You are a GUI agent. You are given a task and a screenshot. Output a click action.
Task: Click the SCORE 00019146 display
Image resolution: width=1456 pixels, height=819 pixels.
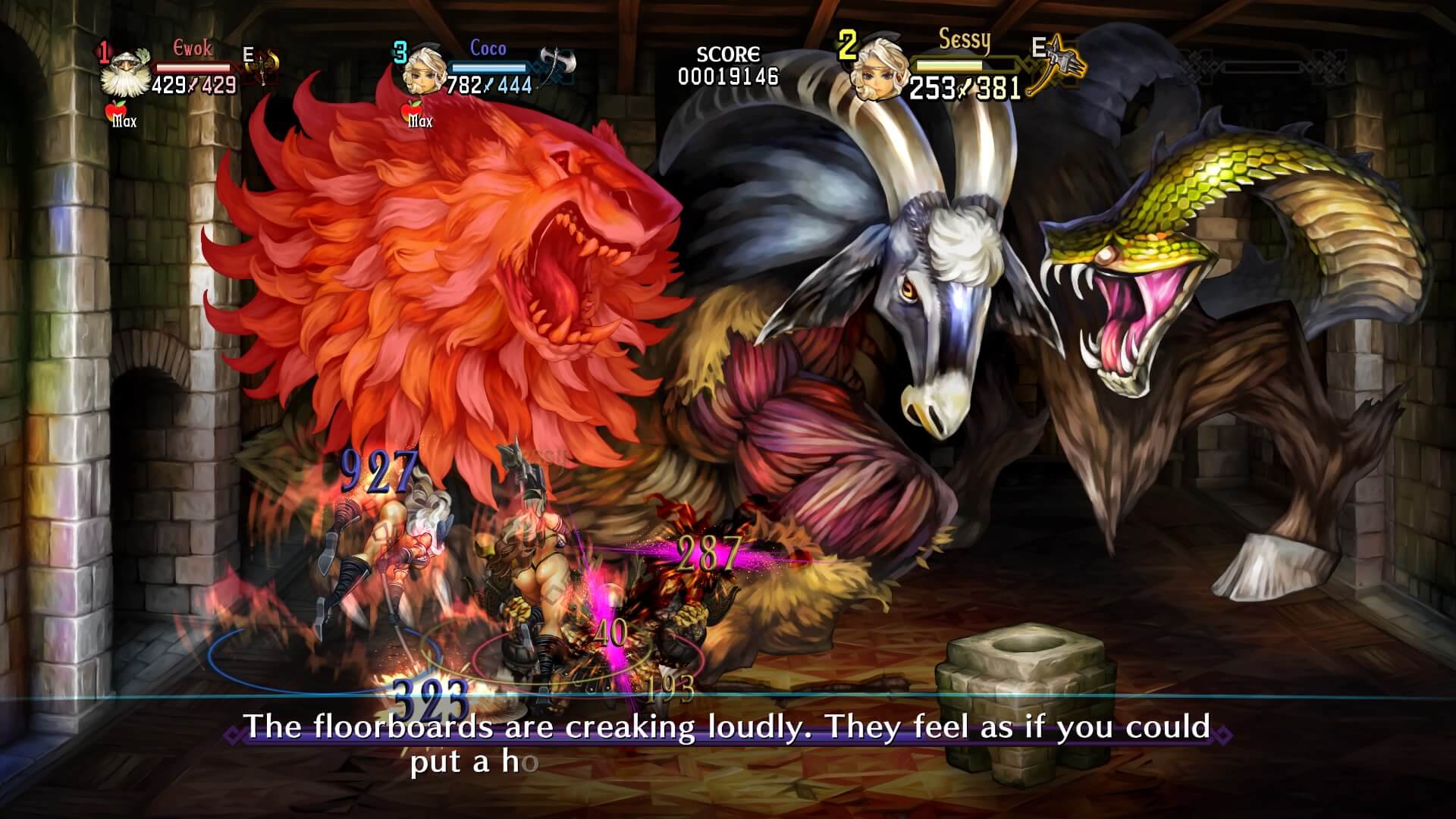(x=726, y=65)
